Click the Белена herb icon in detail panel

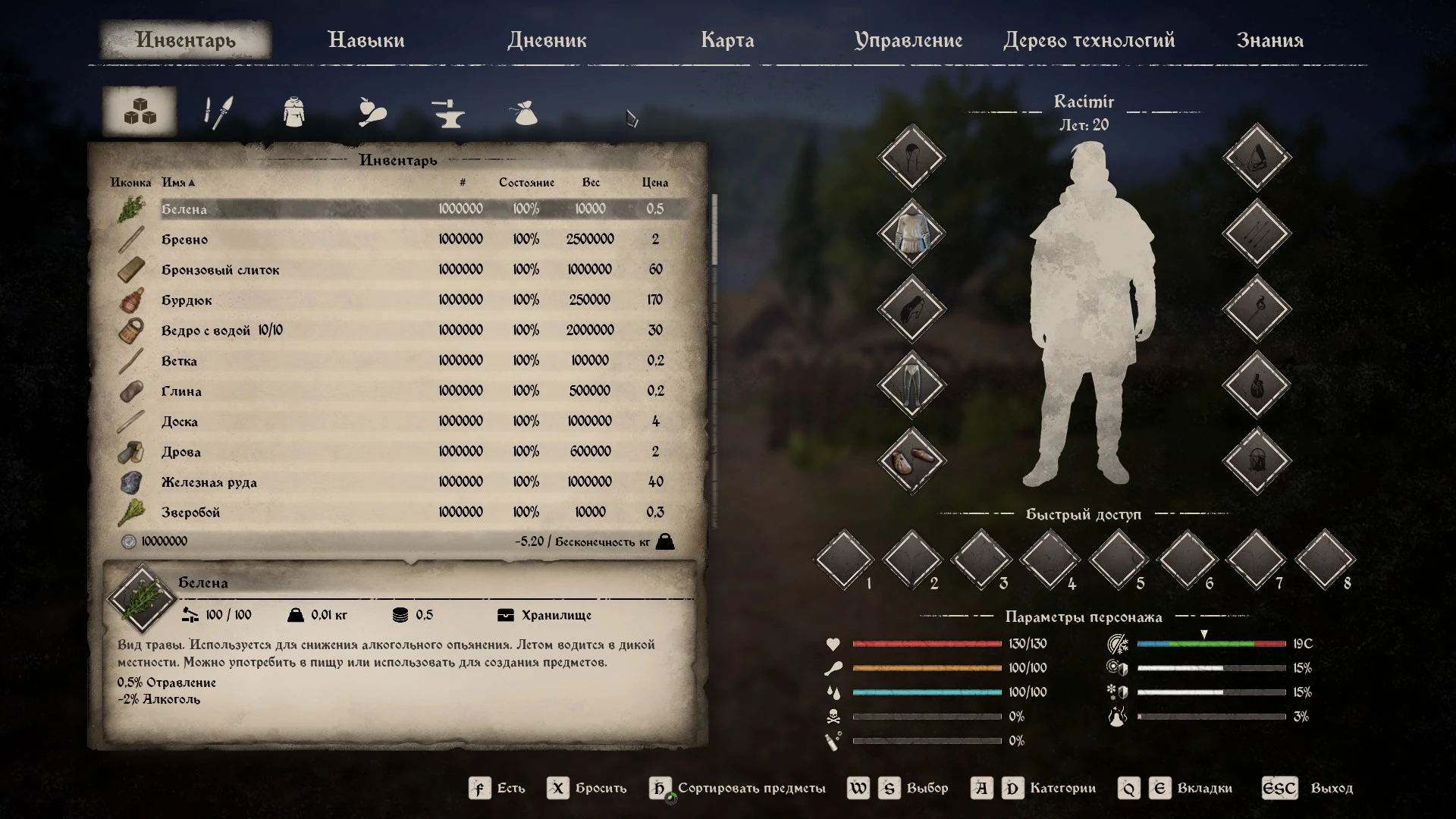pyautogui.click(x=143, y=599)
